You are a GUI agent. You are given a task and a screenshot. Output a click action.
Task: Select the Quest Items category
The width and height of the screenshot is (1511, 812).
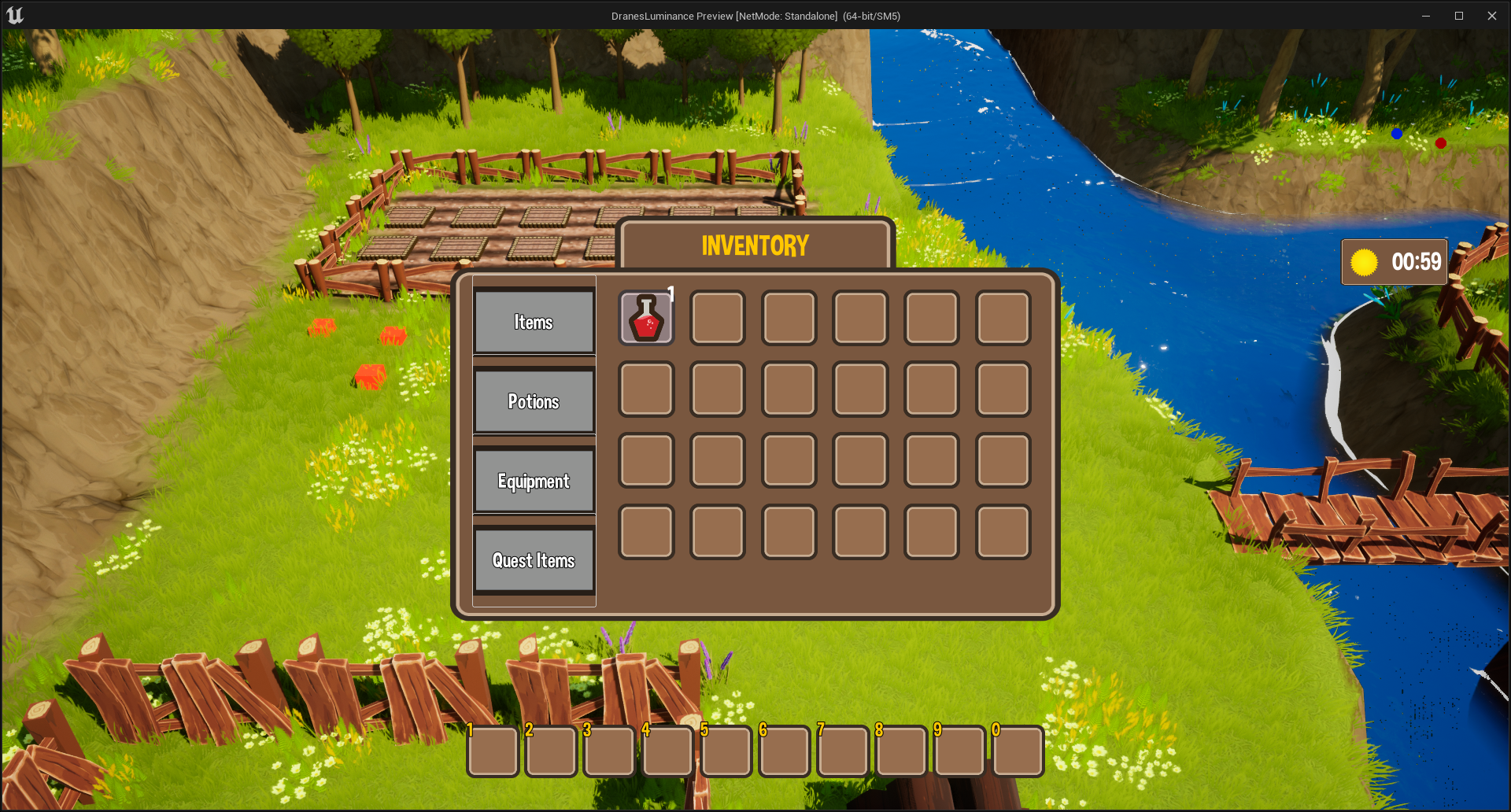[x=534, y=561]
